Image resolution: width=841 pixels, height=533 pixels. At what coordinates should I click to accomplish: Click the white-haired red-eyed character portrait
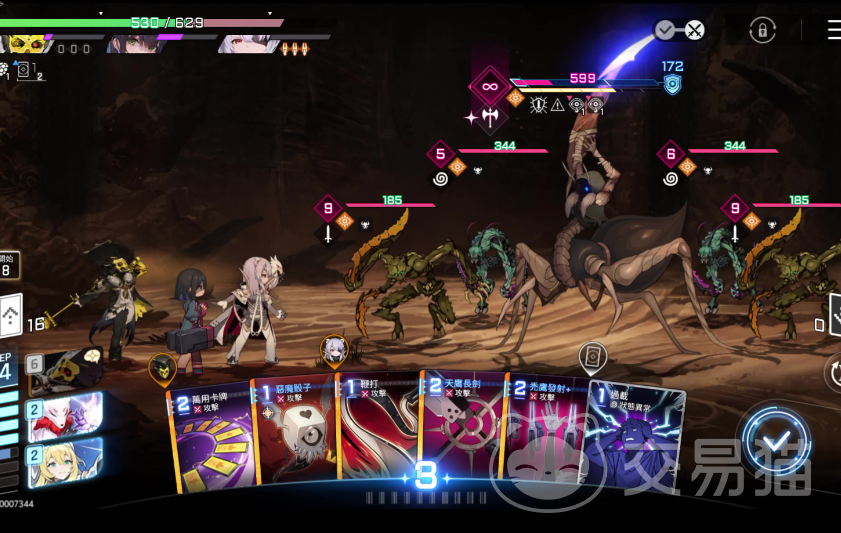243,43
